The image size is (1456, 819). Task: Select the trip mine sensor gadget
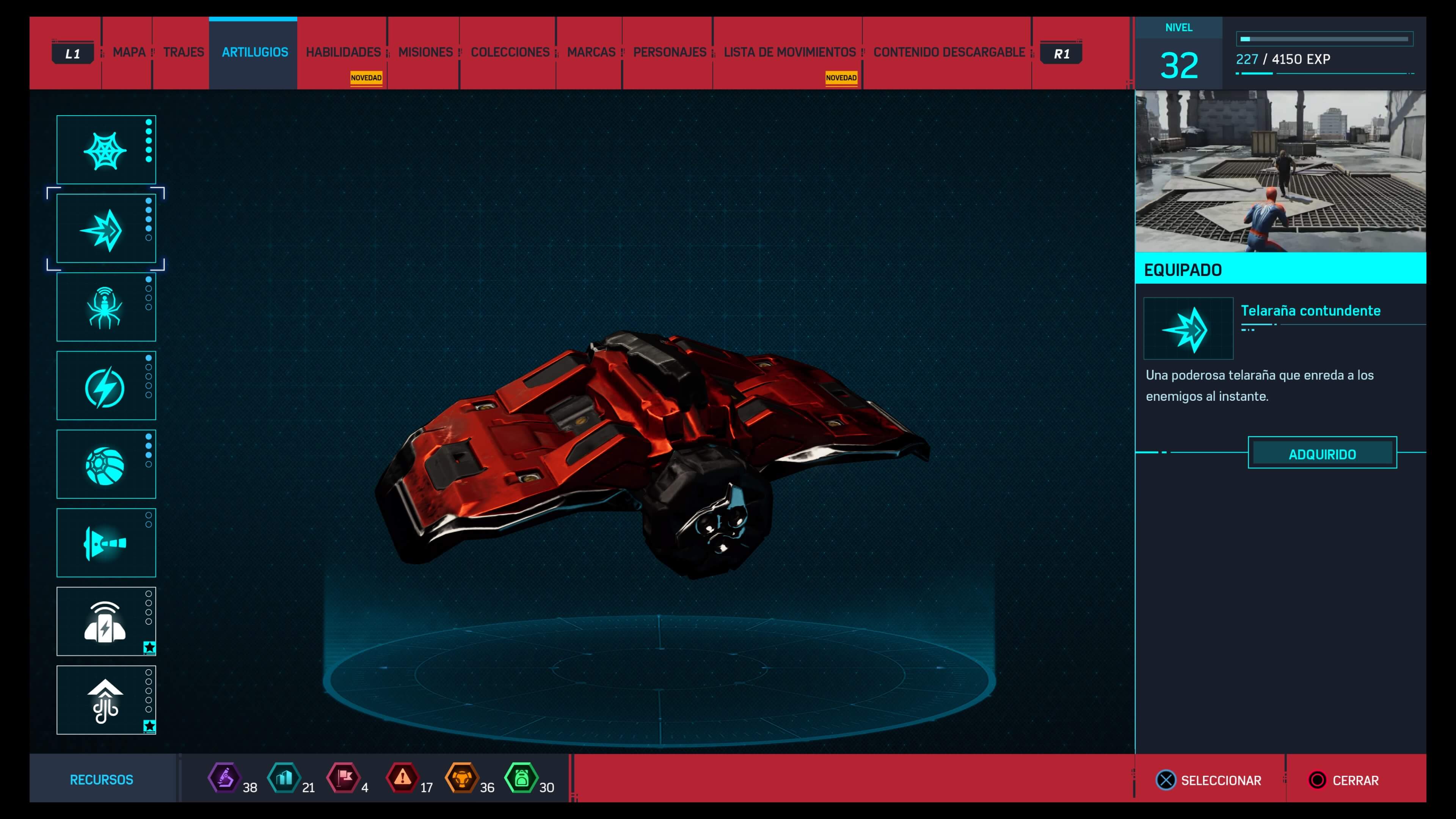coord(106,622)
